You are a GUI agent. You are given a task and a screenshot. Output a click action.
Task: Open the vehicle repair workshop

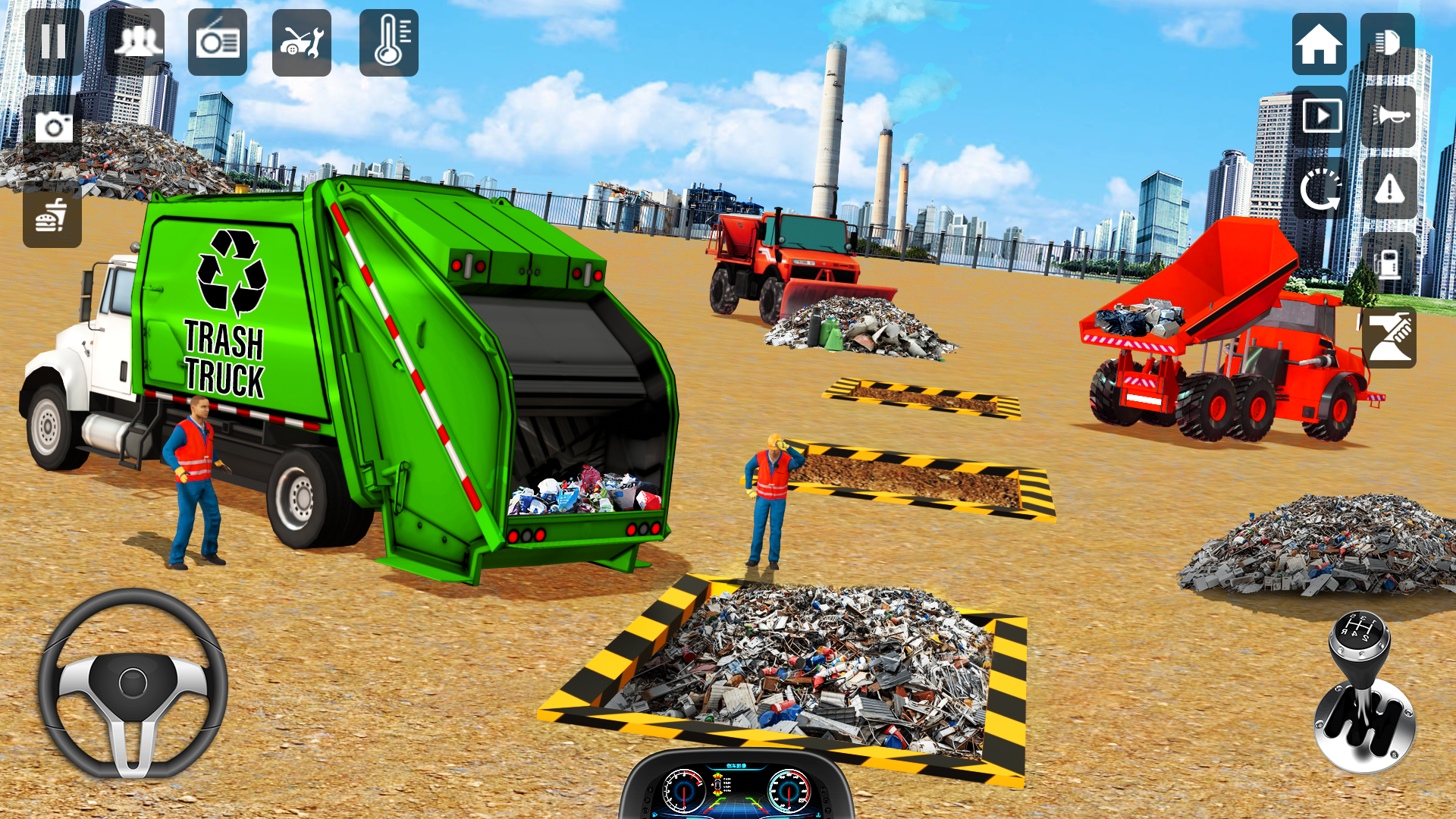[302, 42]
